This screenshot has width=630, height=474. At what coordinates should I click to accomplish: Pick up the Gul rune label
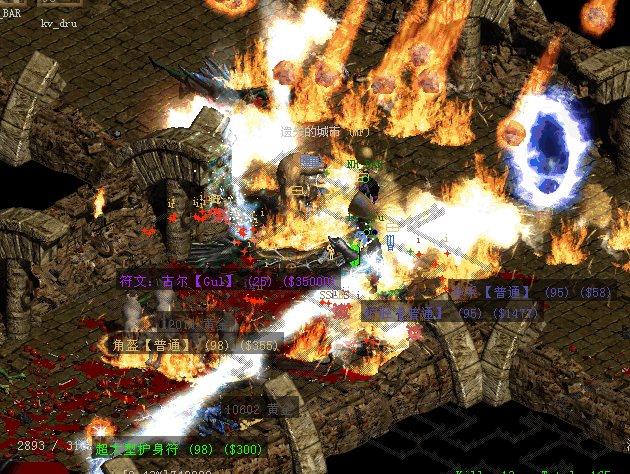tap(228, 282)
